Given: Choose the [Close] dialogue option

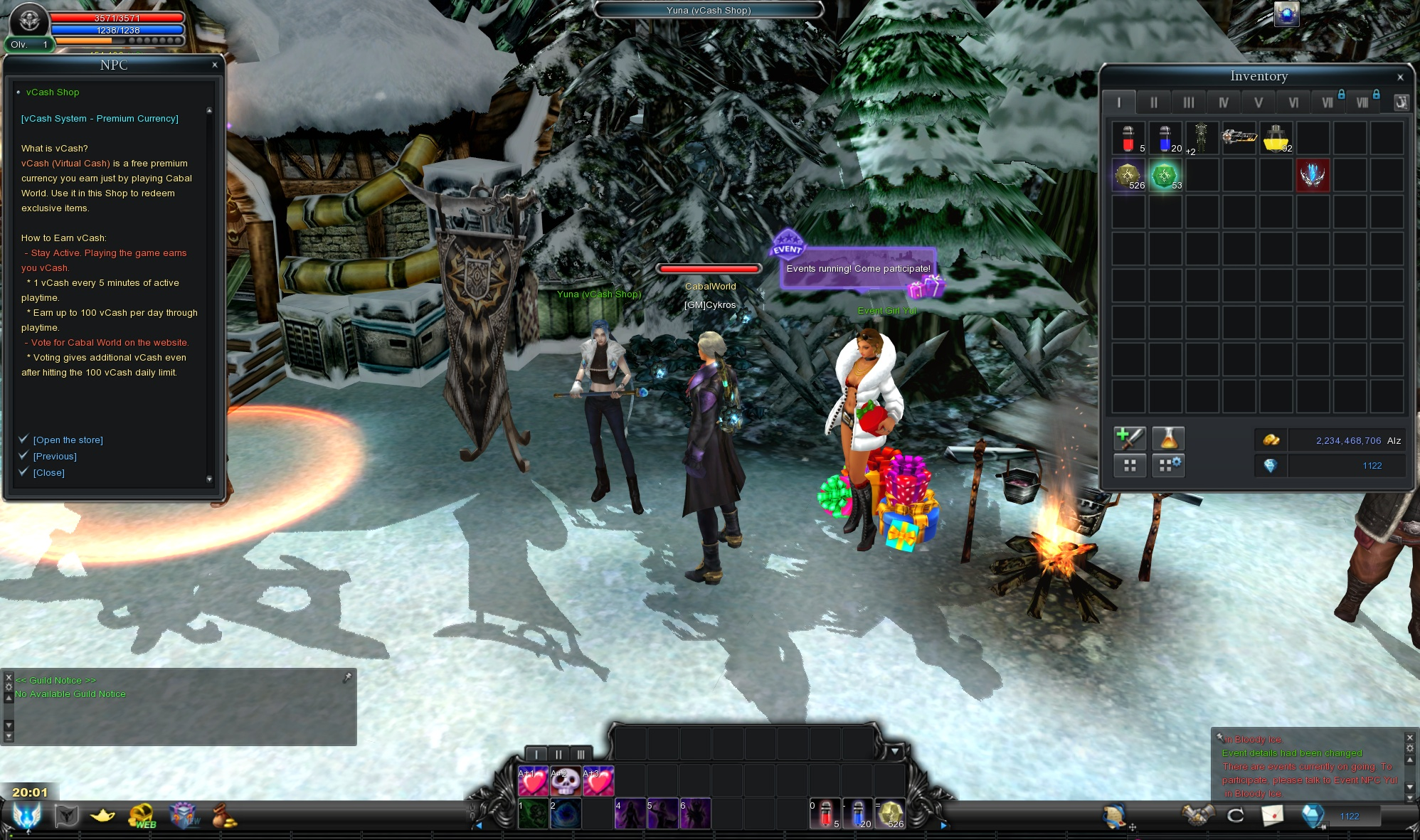Looking at the screenshot, I should (48, 473).
